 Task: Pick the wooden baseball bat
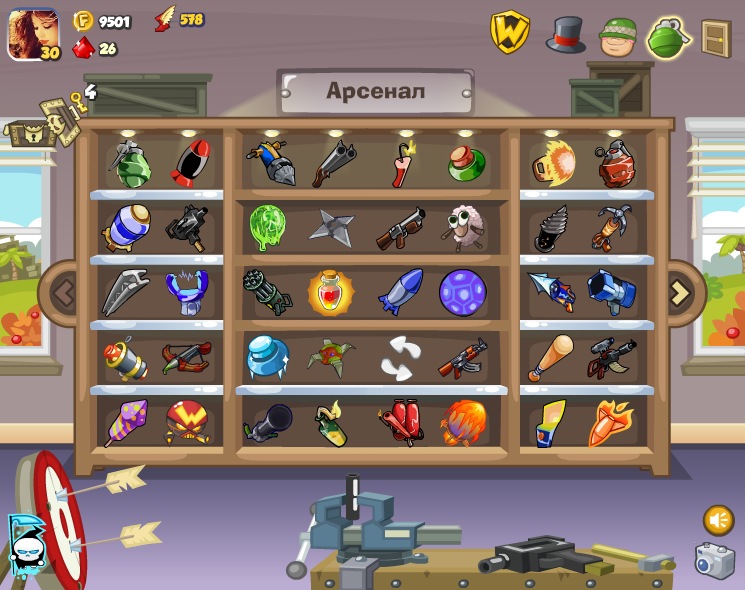[552, 357]
